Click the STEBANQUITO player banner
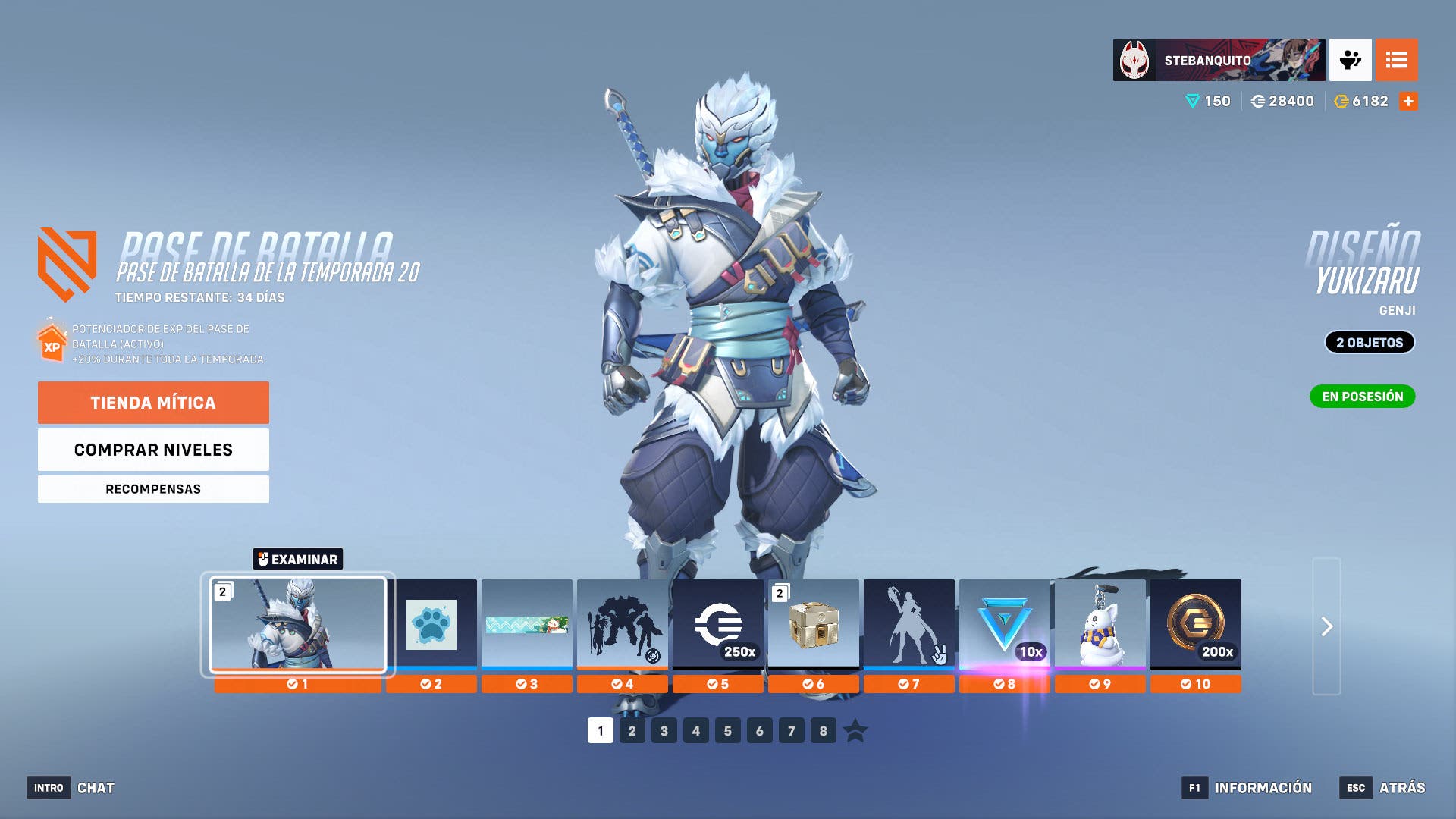The image size is (1456, 819). (1217, 60)
